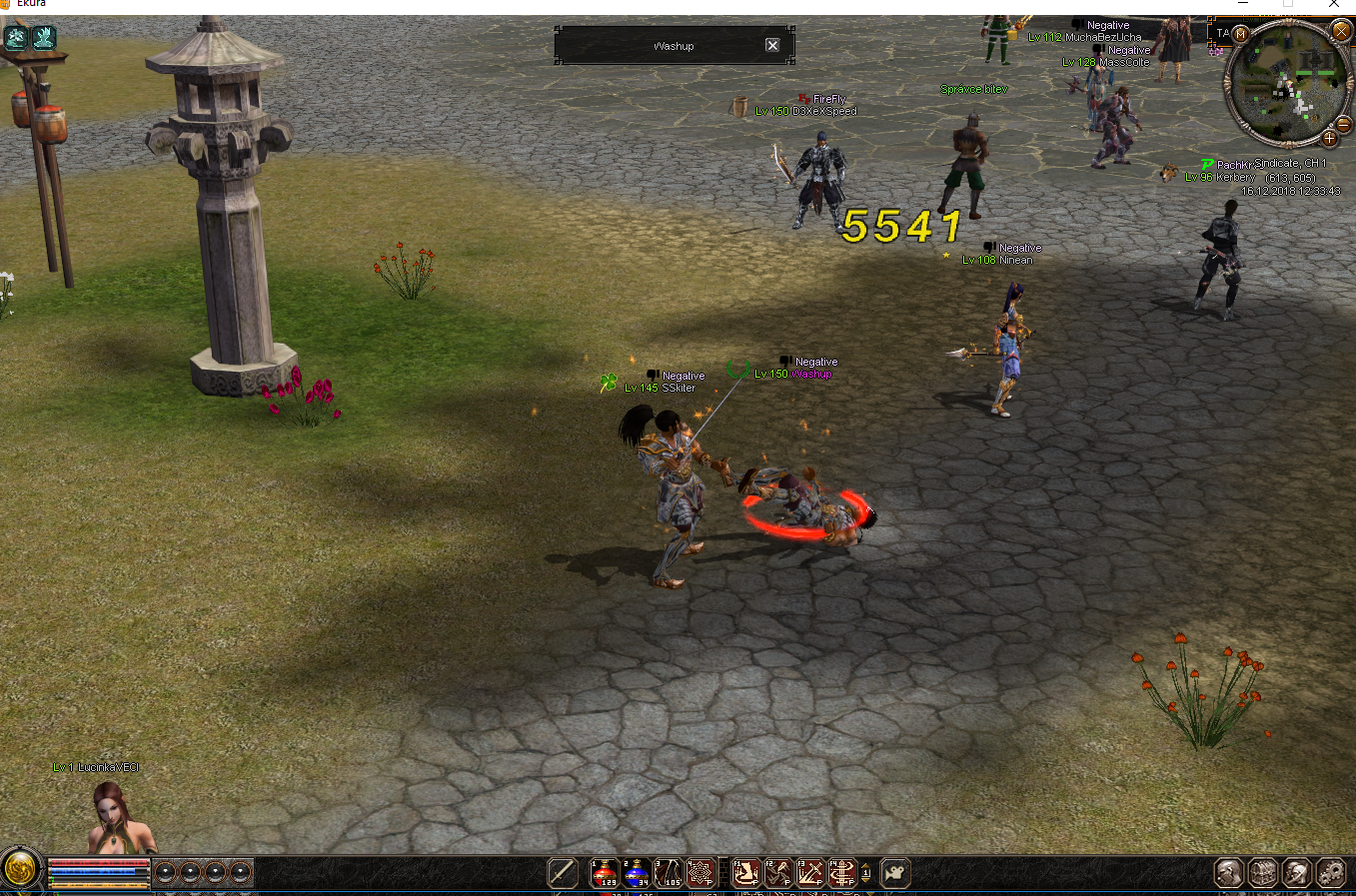Activate the dark cape item in slot 3
Screen dimensions: 1356x896
(x=669, y=873)
